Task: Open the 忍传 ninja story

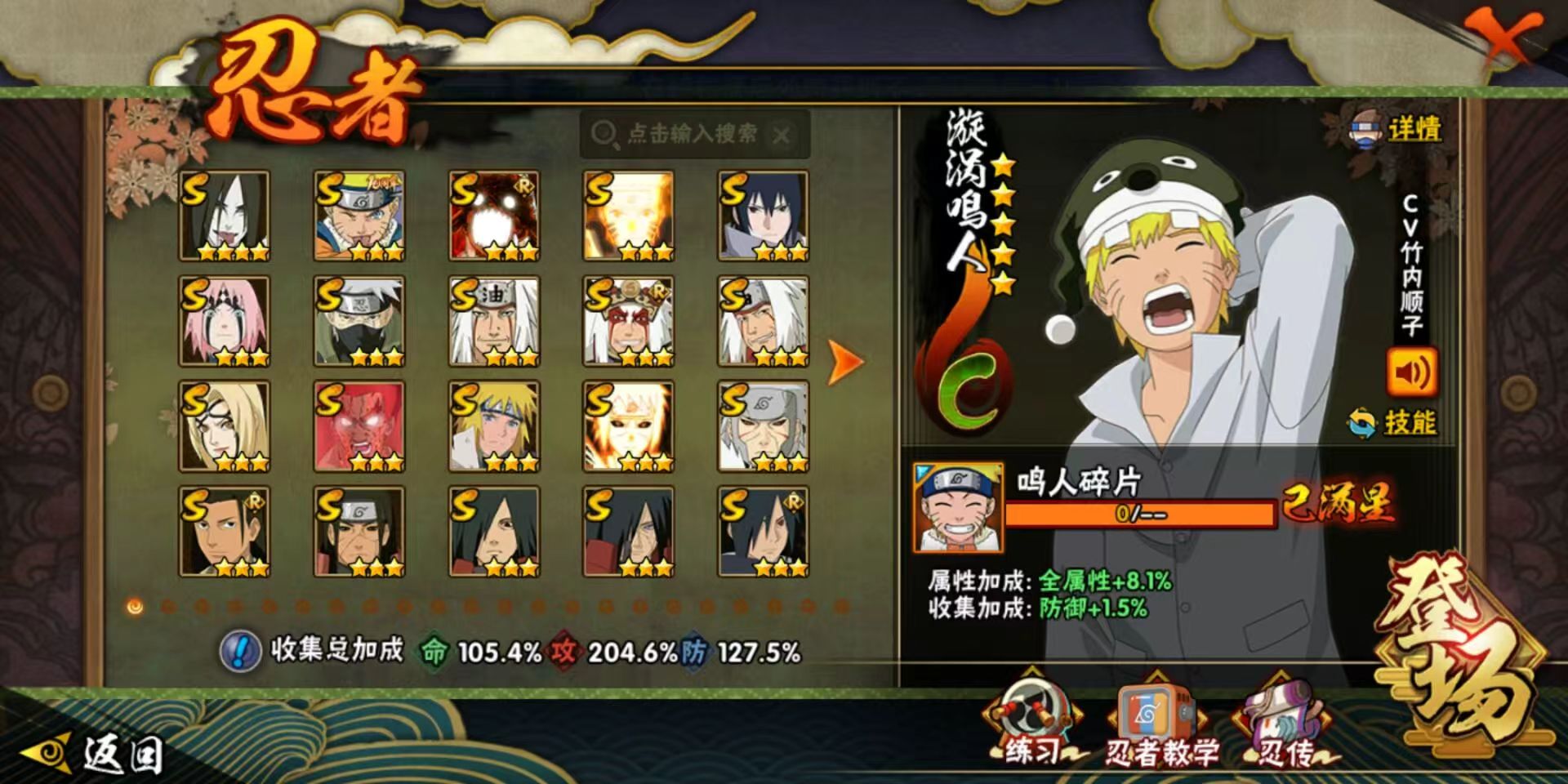Action: [x=1285, y=727]
